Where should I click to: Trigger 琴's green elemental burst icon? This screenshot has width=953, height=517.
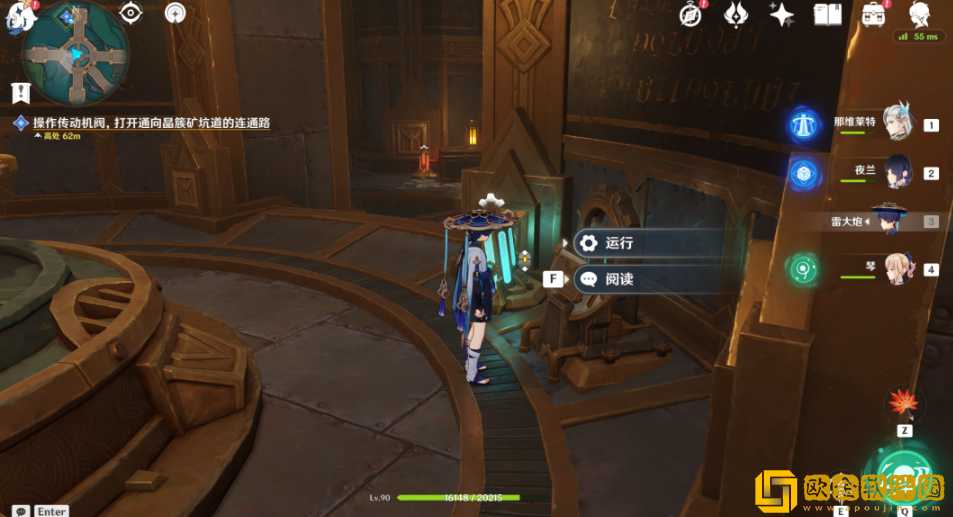tap(802, 268)
